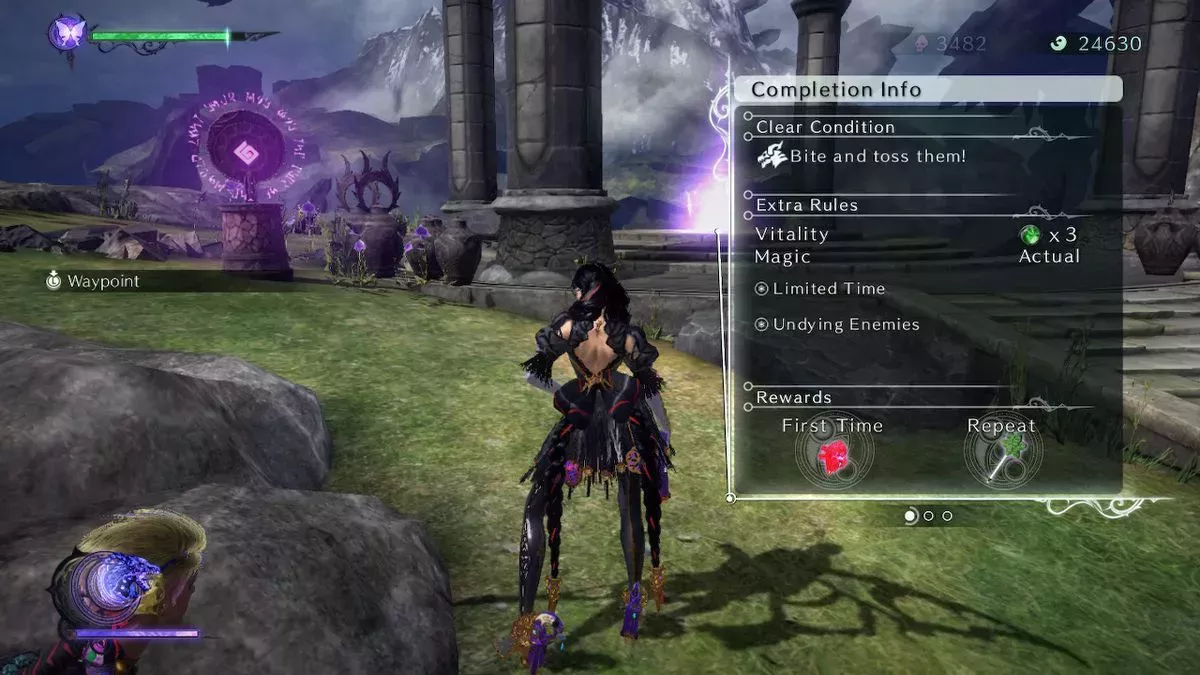This screenshot has width=1200, height=675.
Task: Choose the Limited Time rule entry
Action: pyautogui.click(x=820, y=289)
